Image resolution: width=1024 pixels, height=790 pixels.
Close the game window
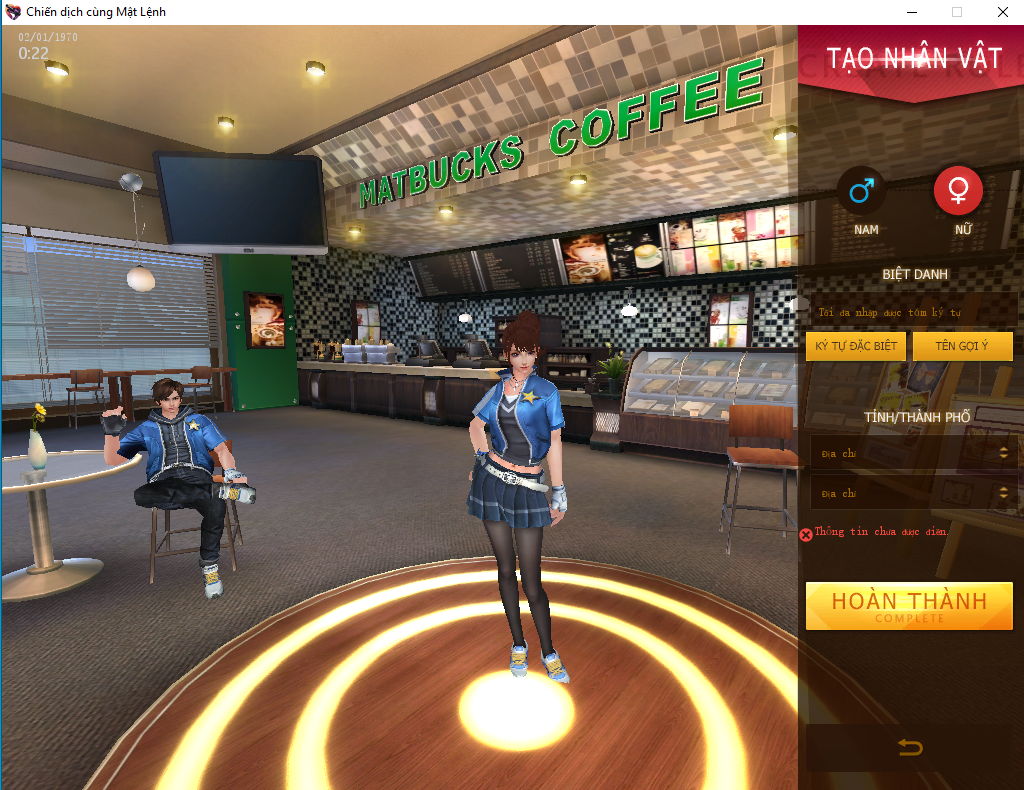1001,12
